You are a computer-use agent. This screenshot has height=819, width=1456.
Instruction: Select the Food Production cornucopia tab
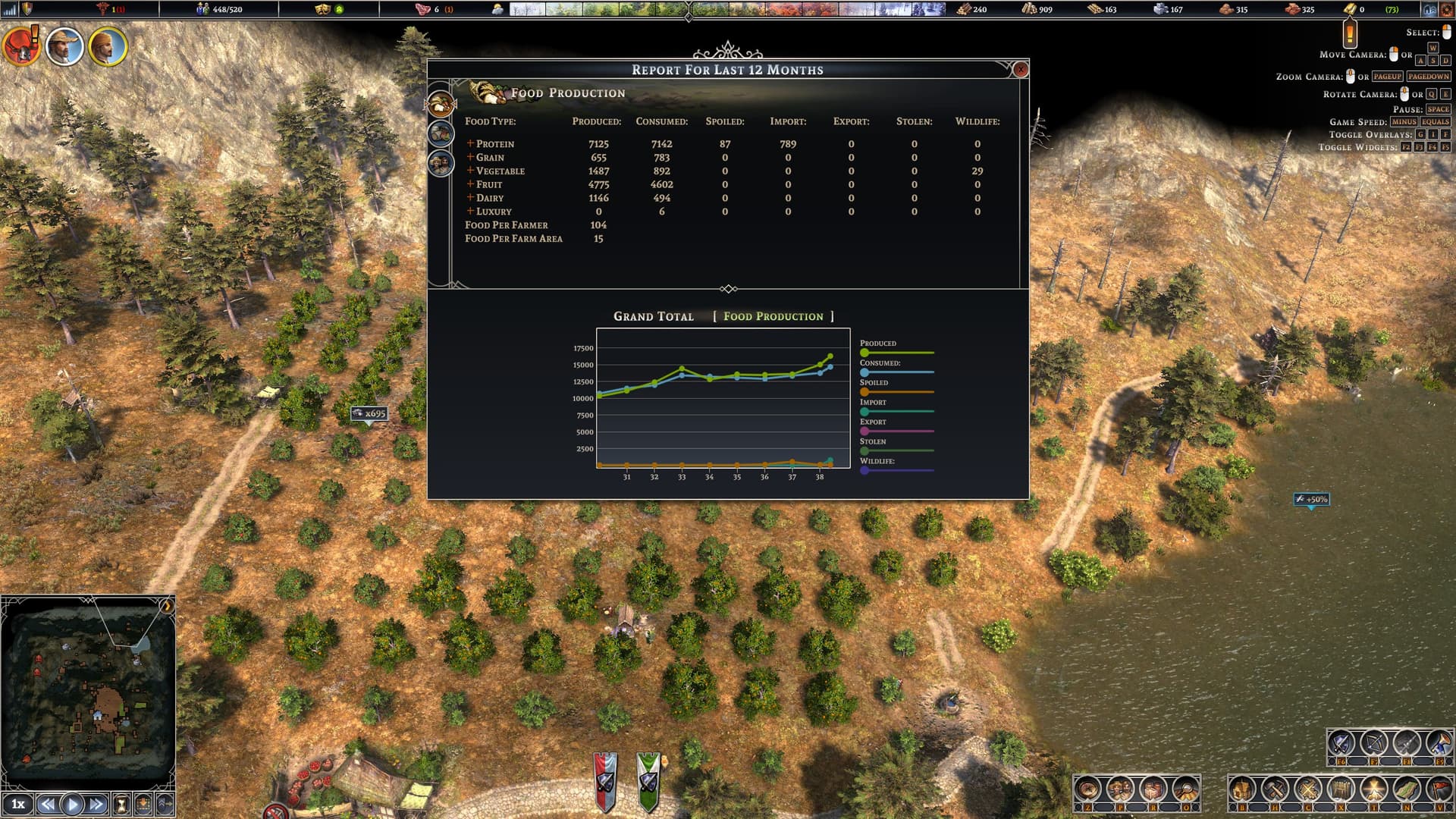point(441,103)
